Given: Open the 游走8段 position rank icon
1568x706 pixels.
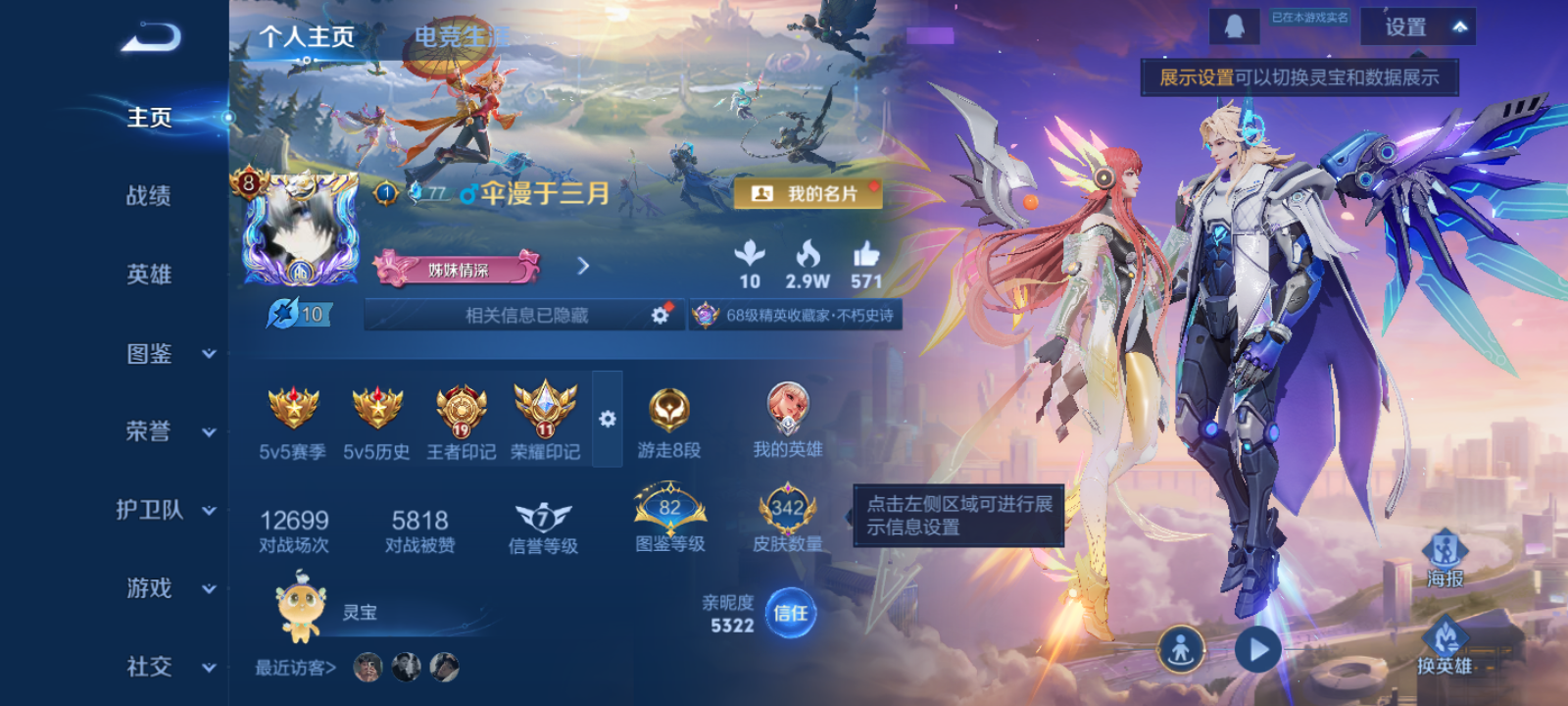Looking at the screenshot, I should (x=670, y=412).
